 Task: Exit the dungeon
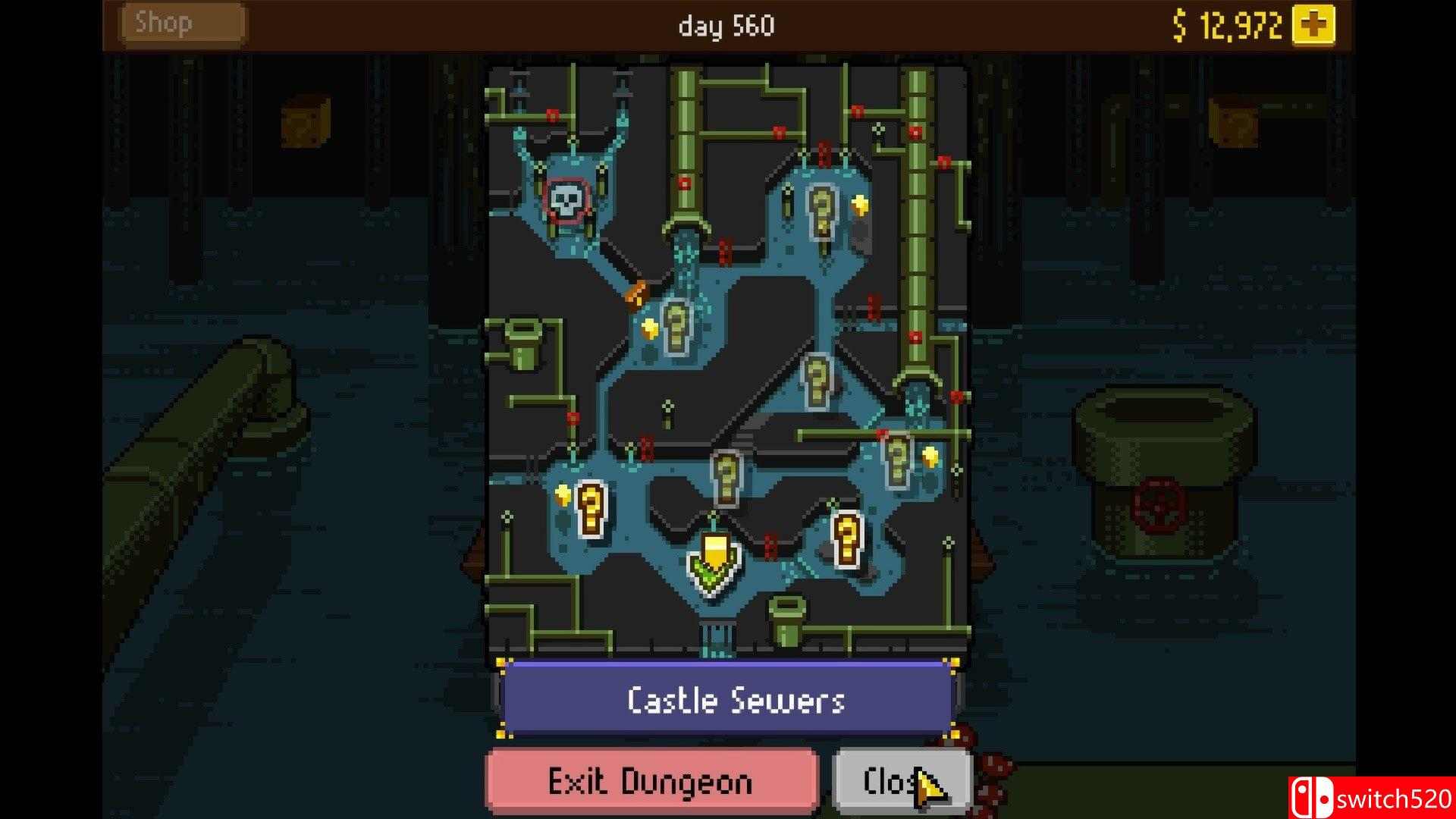point(651,781)
